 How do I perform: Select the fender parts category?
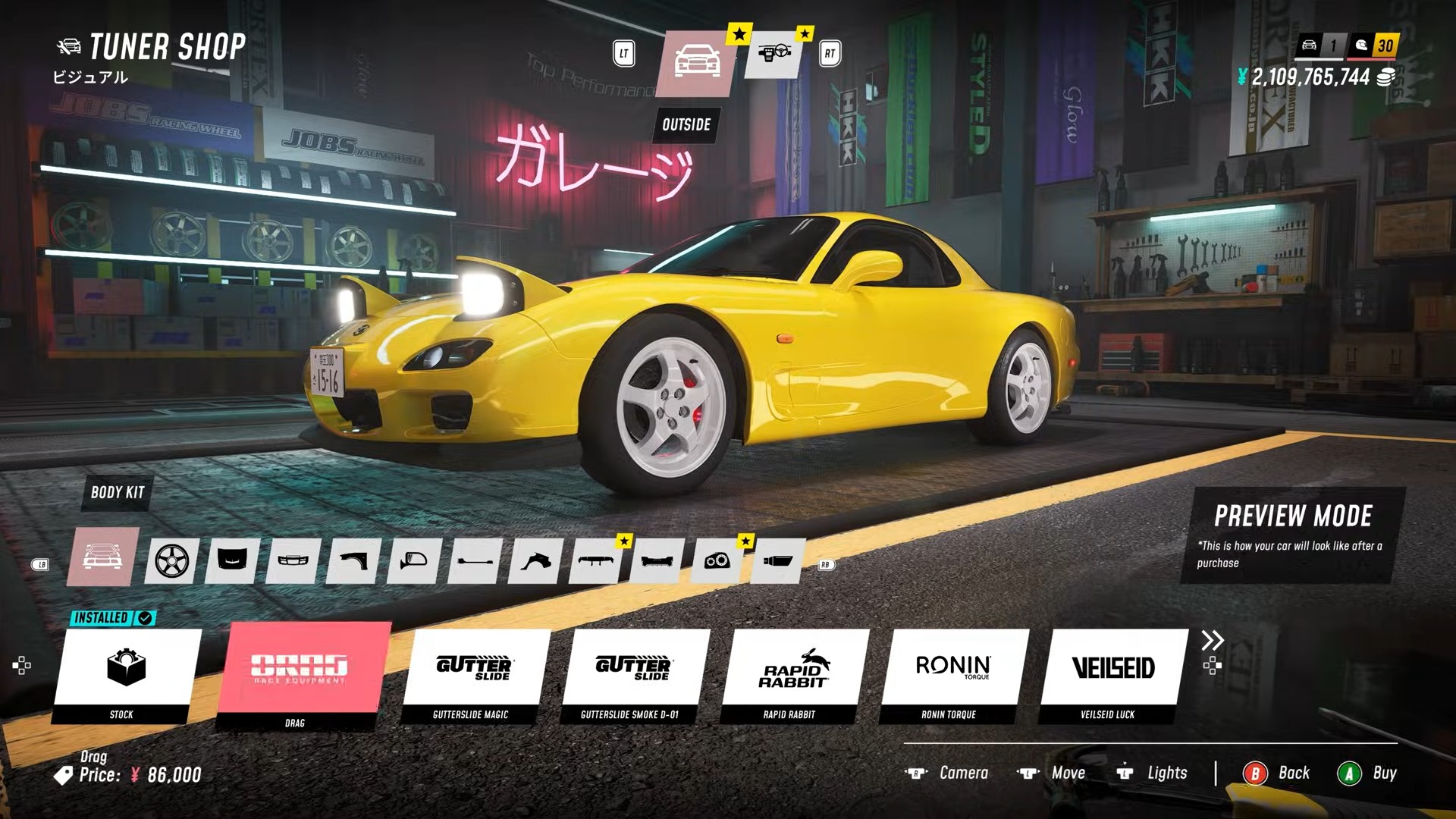pyautogui.click(x=353, y=561)
